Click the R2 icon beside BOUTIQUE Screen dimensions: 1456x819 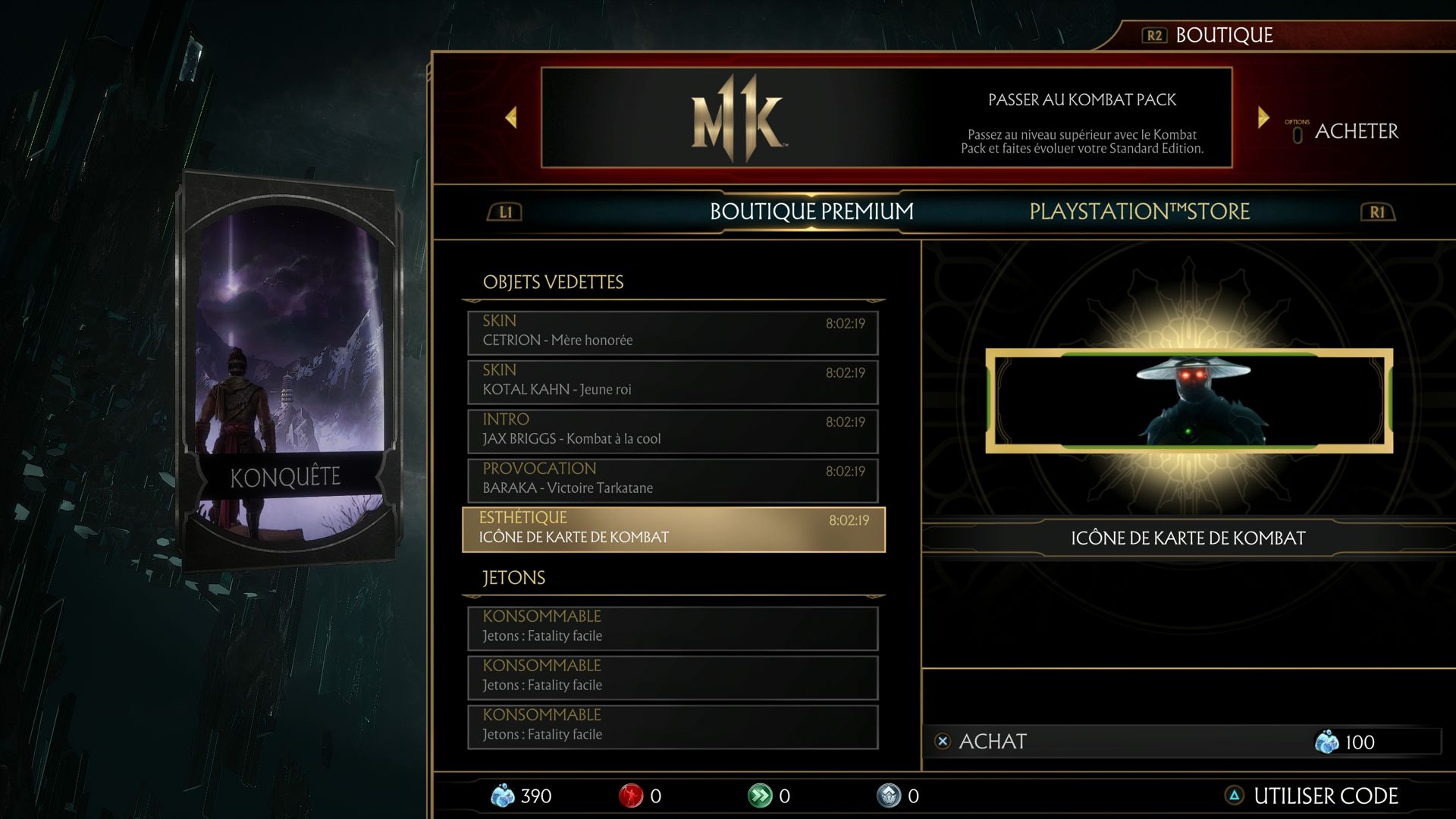click(x=1155, y=34)
